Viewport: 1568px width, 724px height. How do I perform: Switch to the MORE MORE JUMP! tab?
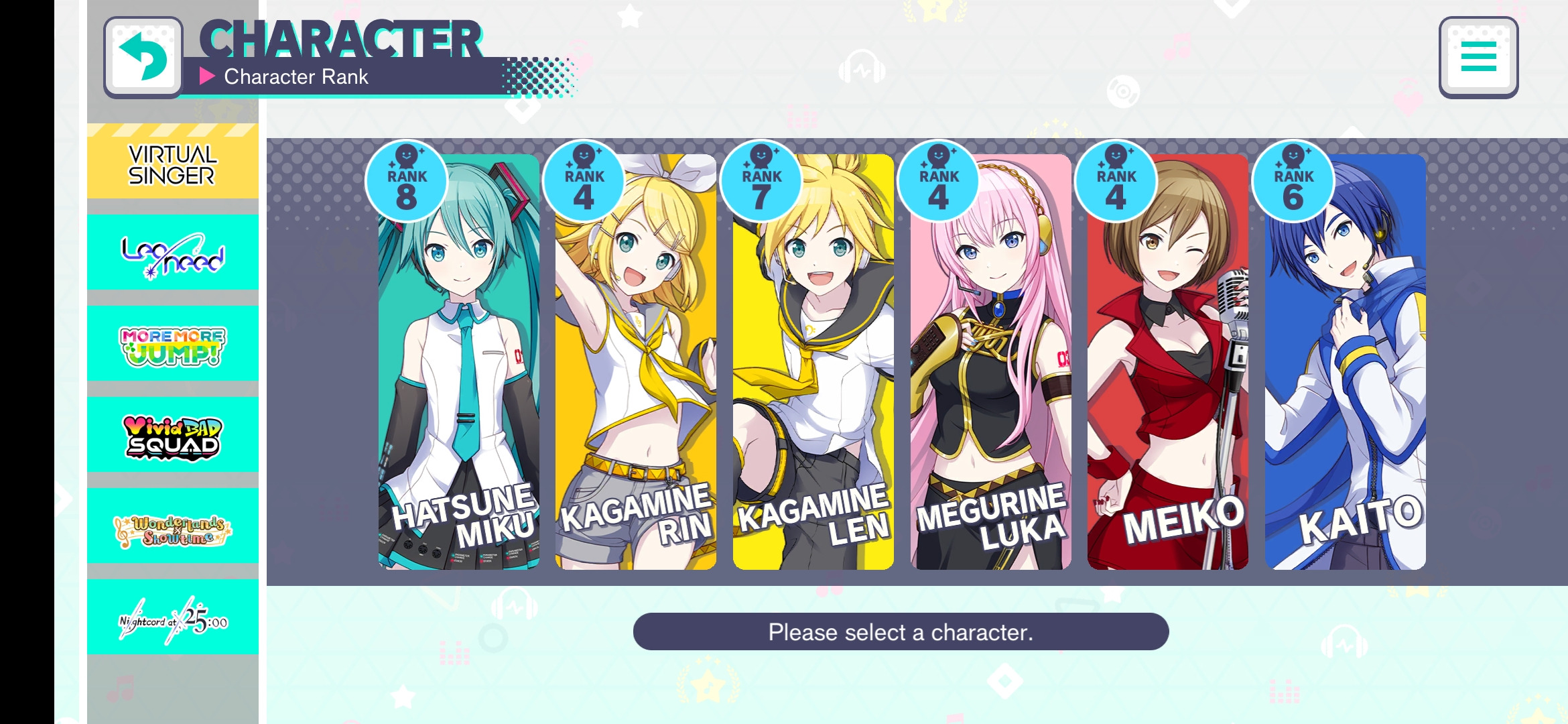tap(173, 345)
